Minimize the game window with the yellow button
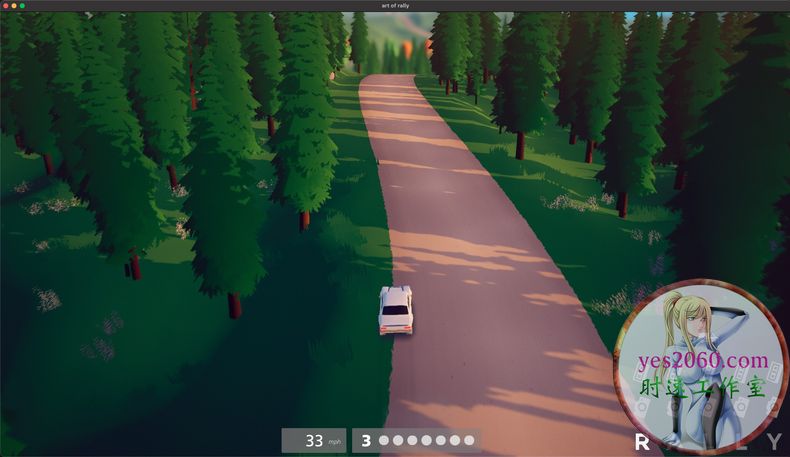The height and width of the screenshot is (457, 790). pyautogui.click(x=14, y=6)
